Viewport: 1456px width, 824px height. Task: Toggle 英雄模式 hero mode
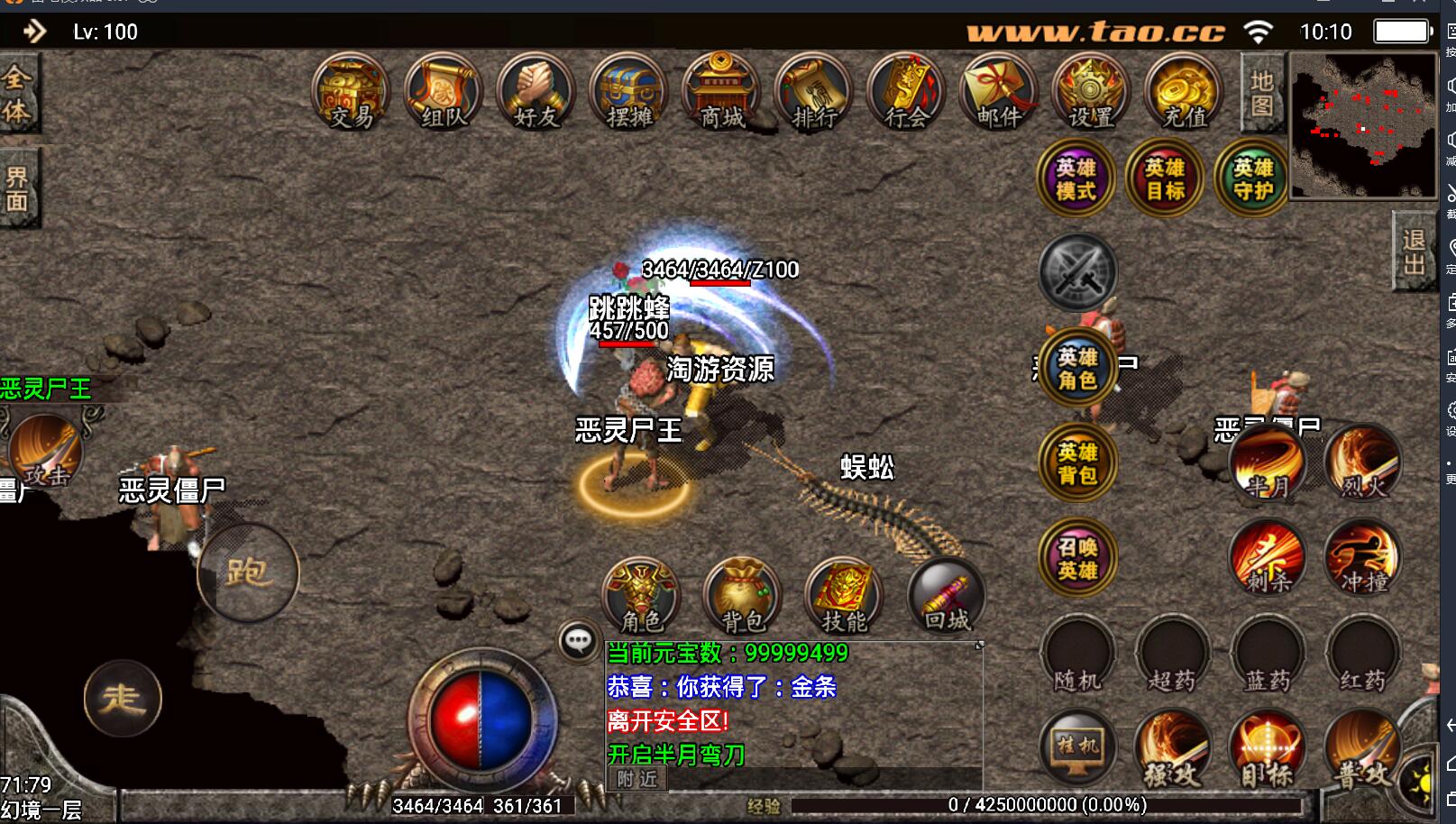1076,179
